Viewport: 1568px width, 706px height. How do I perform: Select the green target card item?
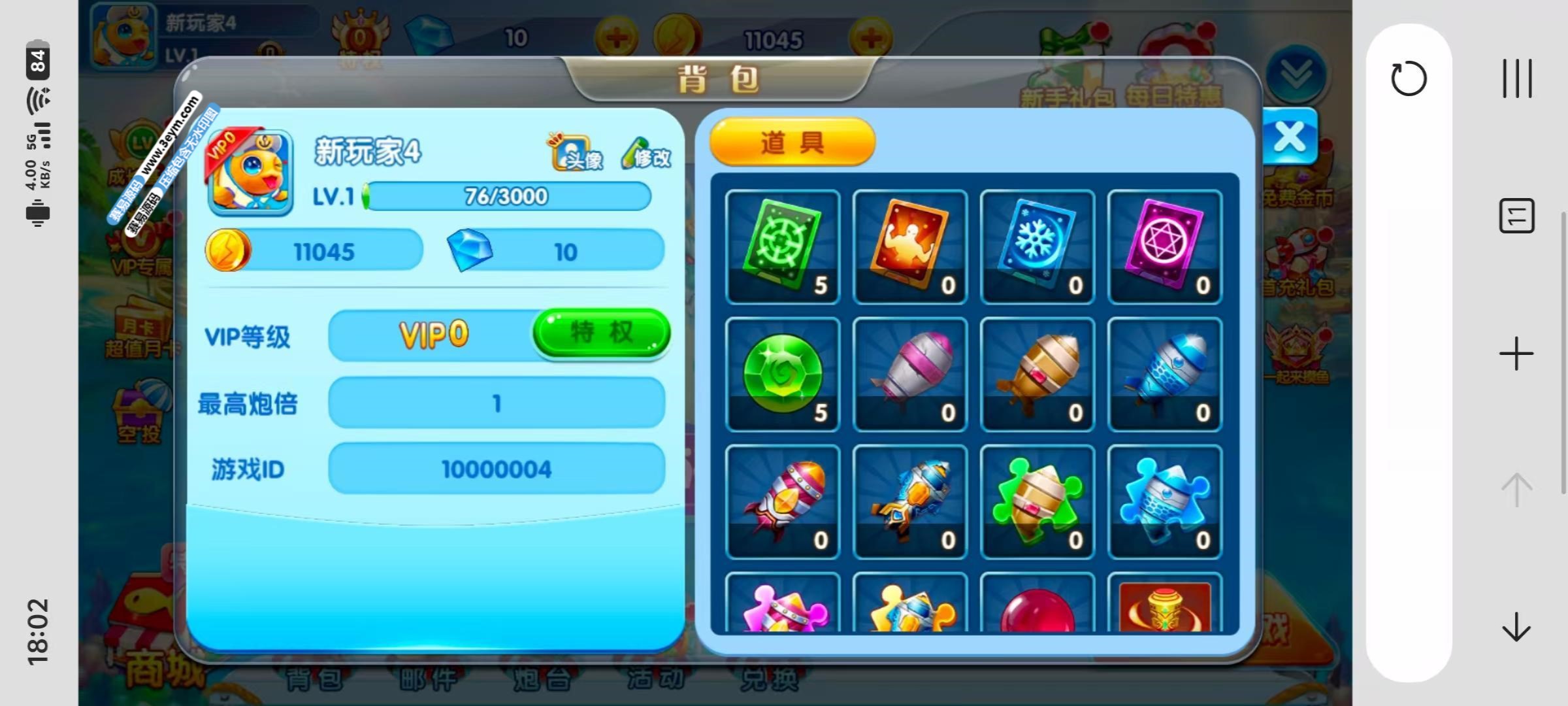pyautogui.click(x=783, y=246)
